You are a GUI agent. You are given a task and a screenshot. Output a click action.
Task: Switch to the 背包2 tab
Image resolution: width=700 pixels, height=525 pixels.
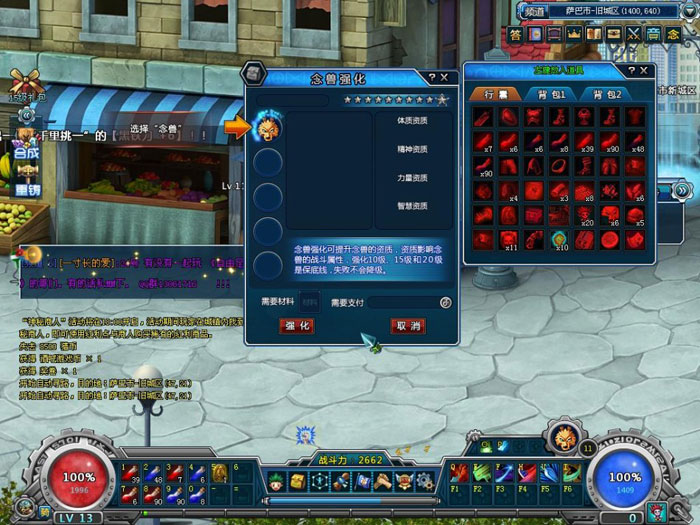[x=604, y=94]
